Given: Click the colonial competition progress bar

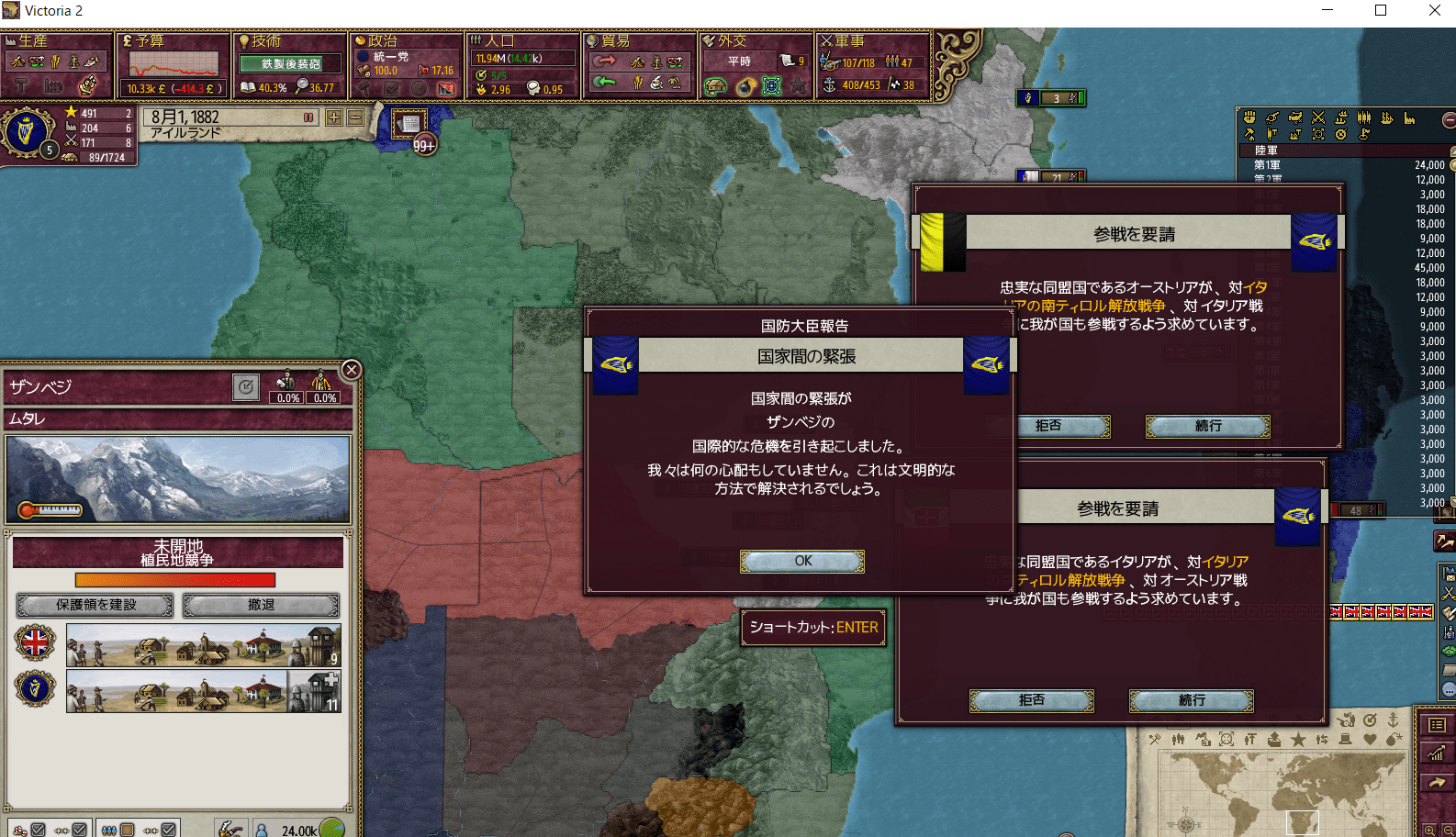Looking at the screenshot, I should (x=176, y=579).
